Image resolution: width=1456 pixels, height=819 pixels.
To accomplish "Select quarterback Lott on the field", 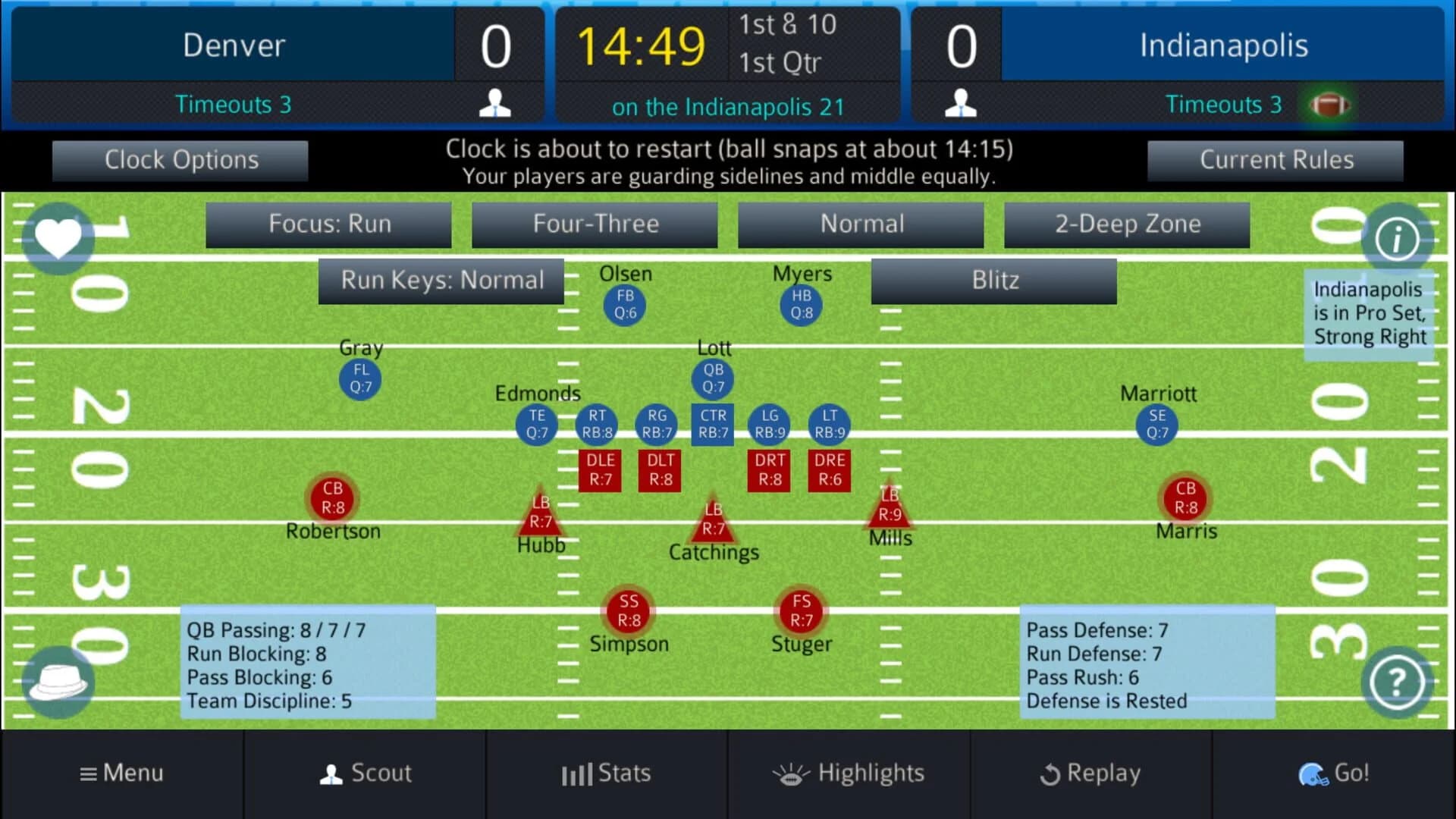I will pos(711,377).
